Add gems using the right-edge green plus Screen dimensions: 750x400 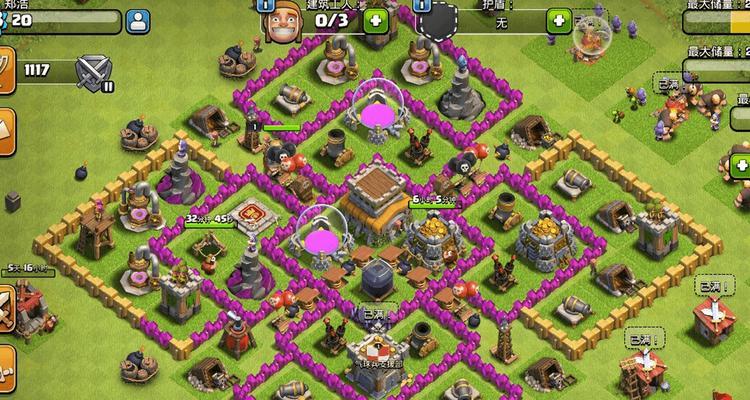click(740, 165)
